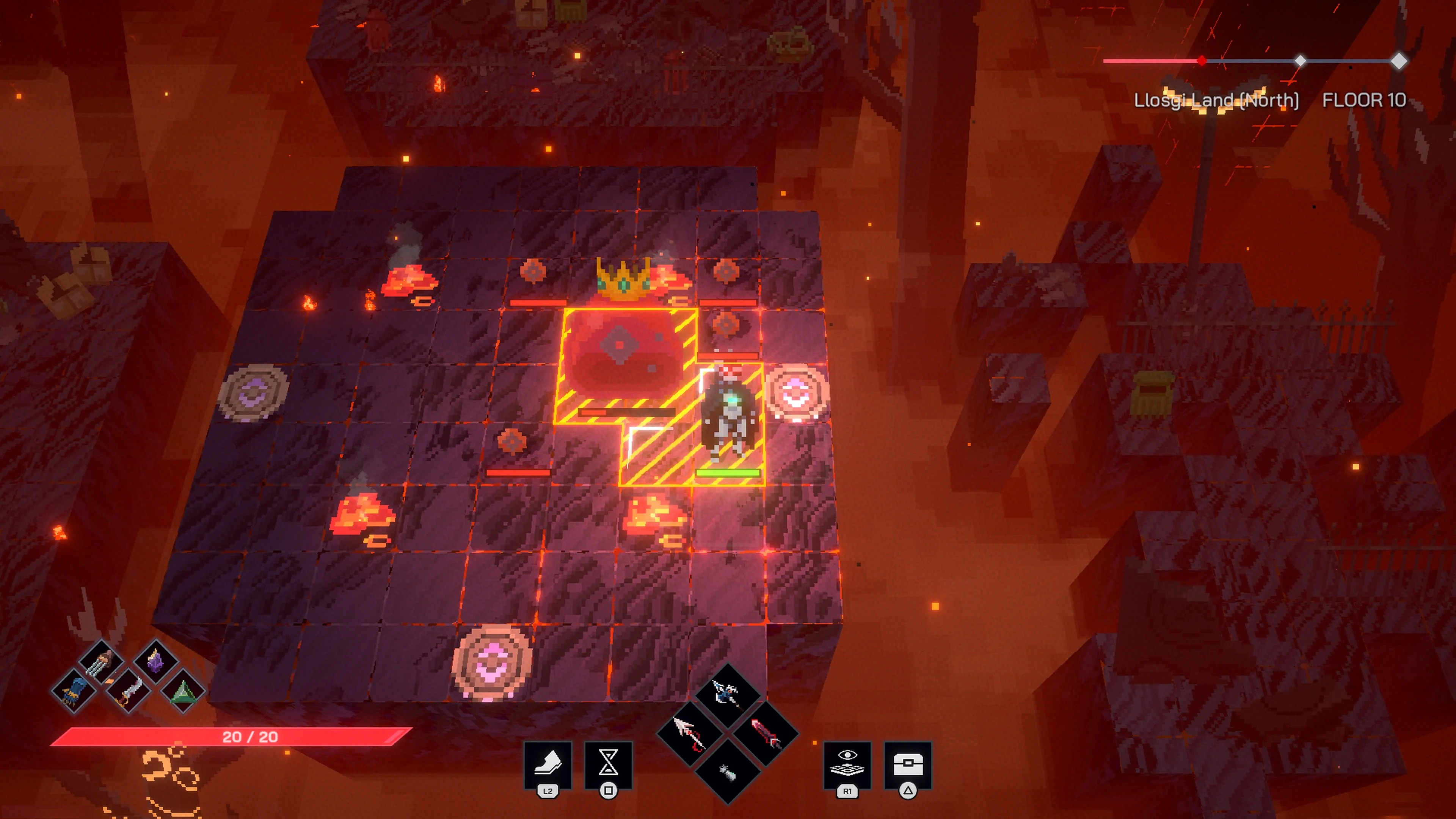Toggle the purple crystal equipment slot
Image resolution: width=1456 pixels, height=819 pixels.
coord(157,661)
